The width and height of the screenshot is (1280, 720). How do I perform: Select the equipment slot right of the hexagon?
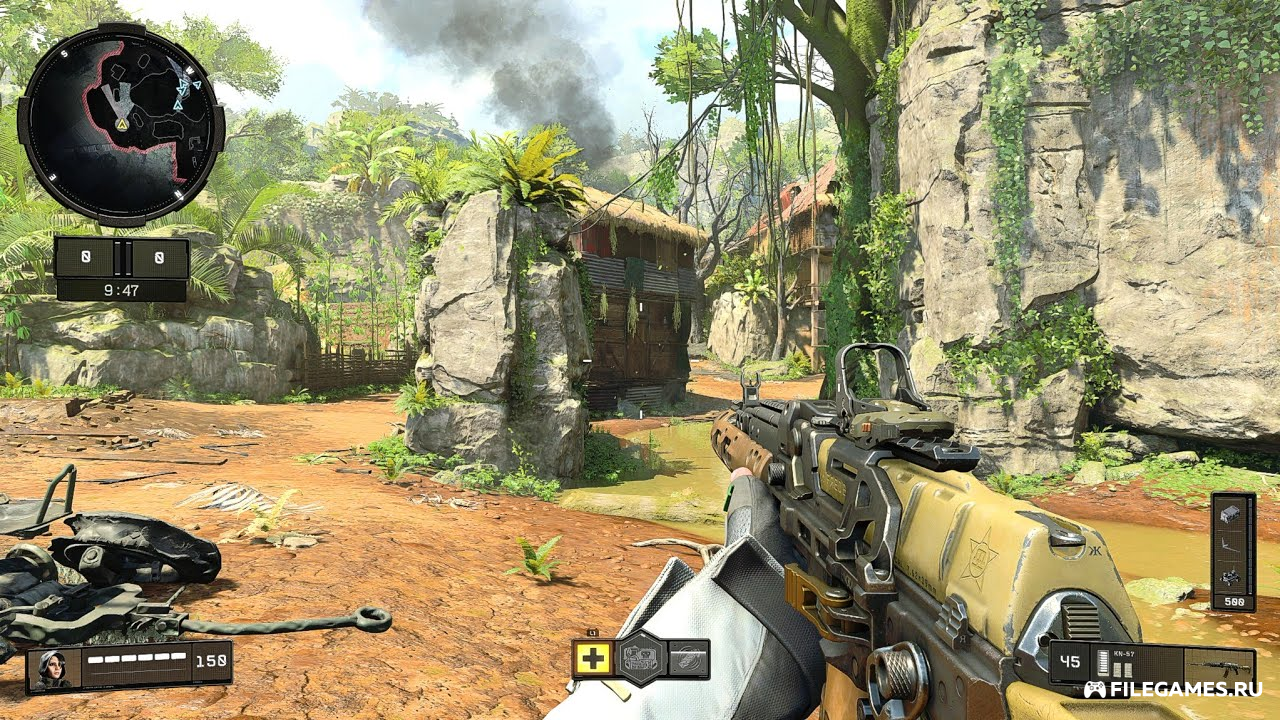688,659
